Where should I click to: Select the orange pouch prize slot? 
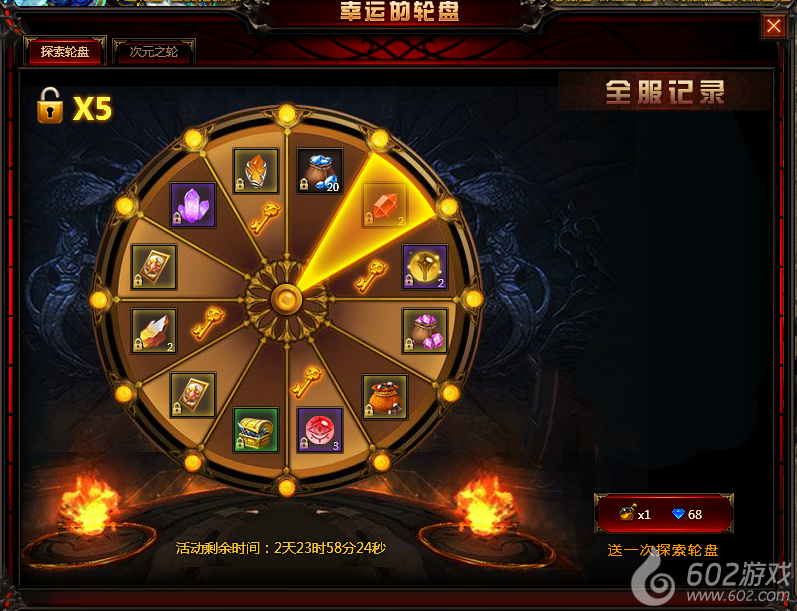click(x=384, y=397)
